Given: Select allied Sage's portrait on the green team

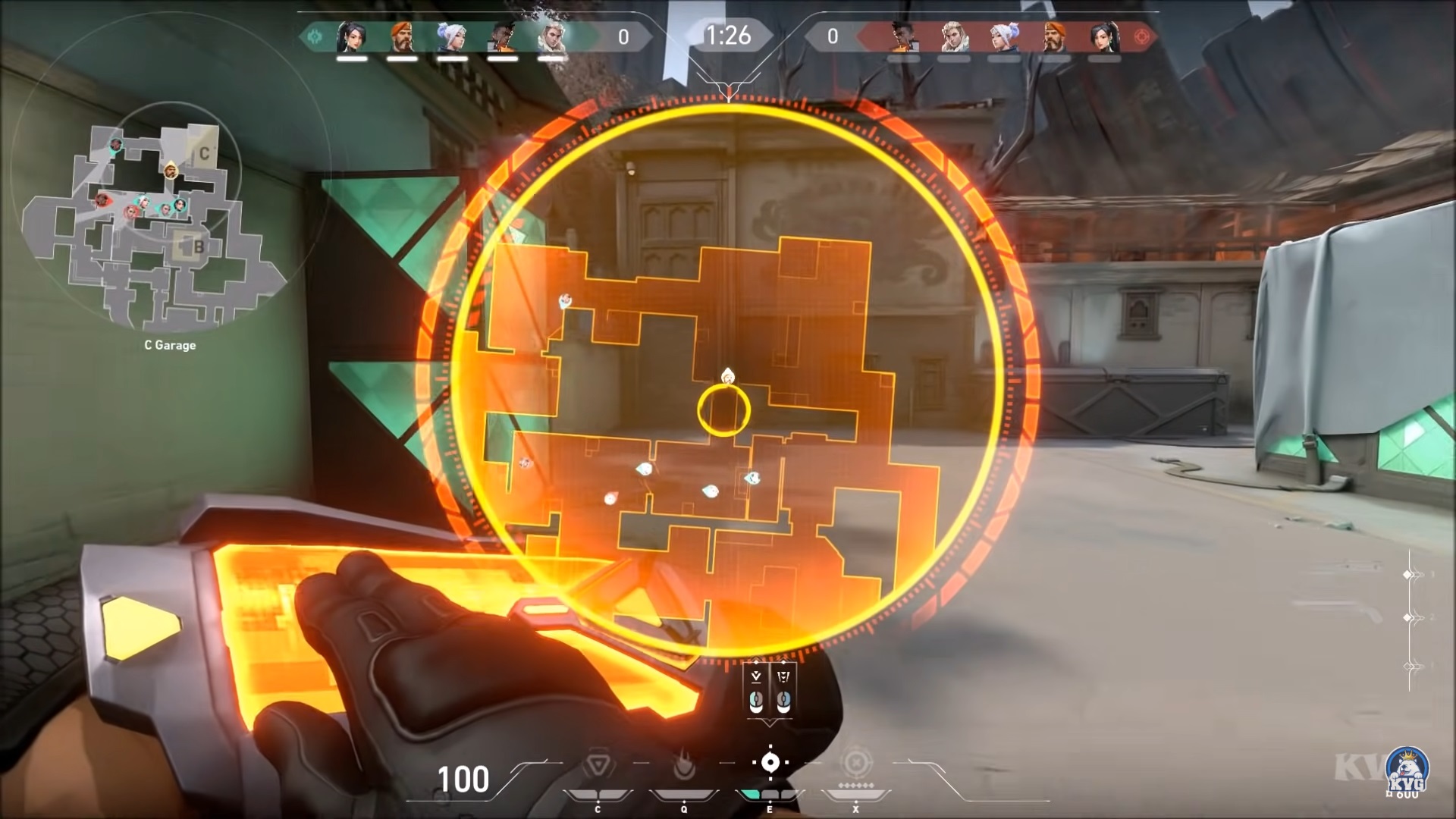Looking at the screenshot, I should 351,36.
